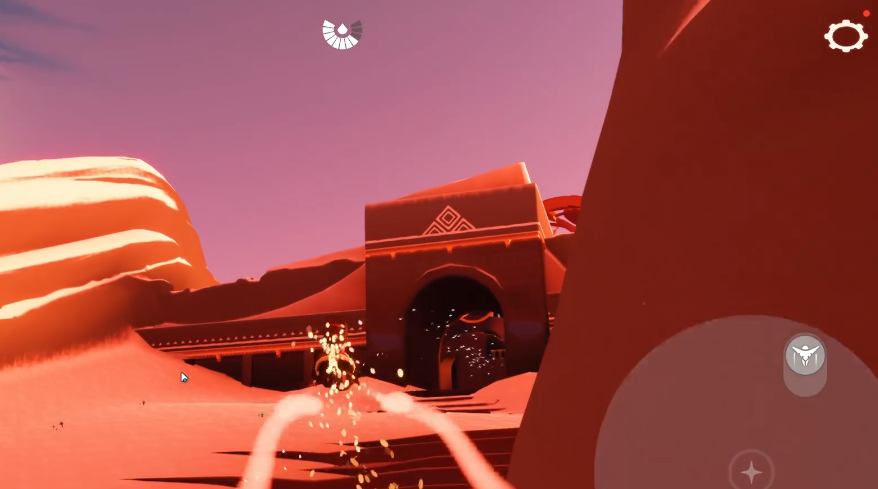878x489 pixels.
Task: Tap the four-pointed star call button
Action: (751, 471)
